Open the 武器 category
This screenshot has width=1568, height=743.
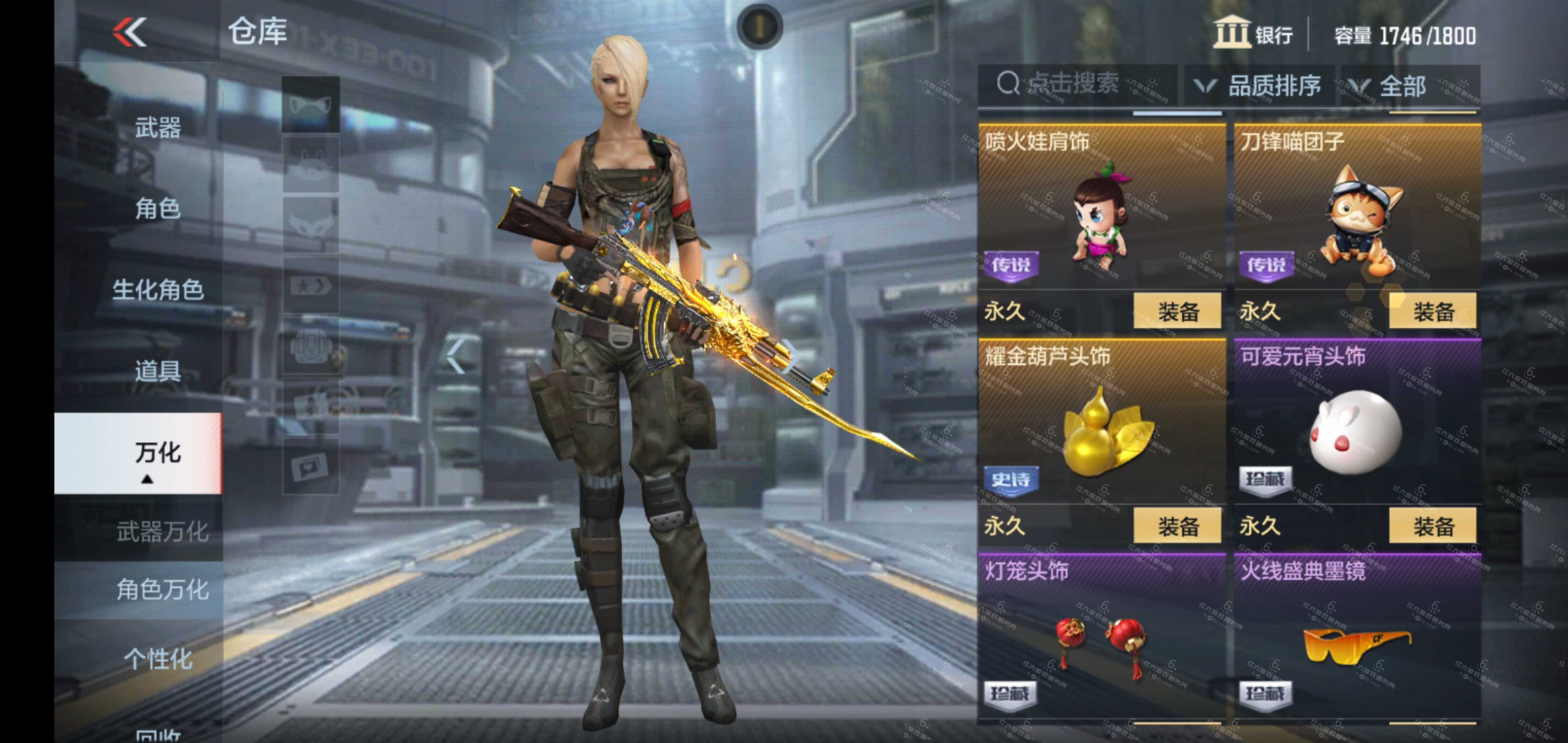point(157,128)
